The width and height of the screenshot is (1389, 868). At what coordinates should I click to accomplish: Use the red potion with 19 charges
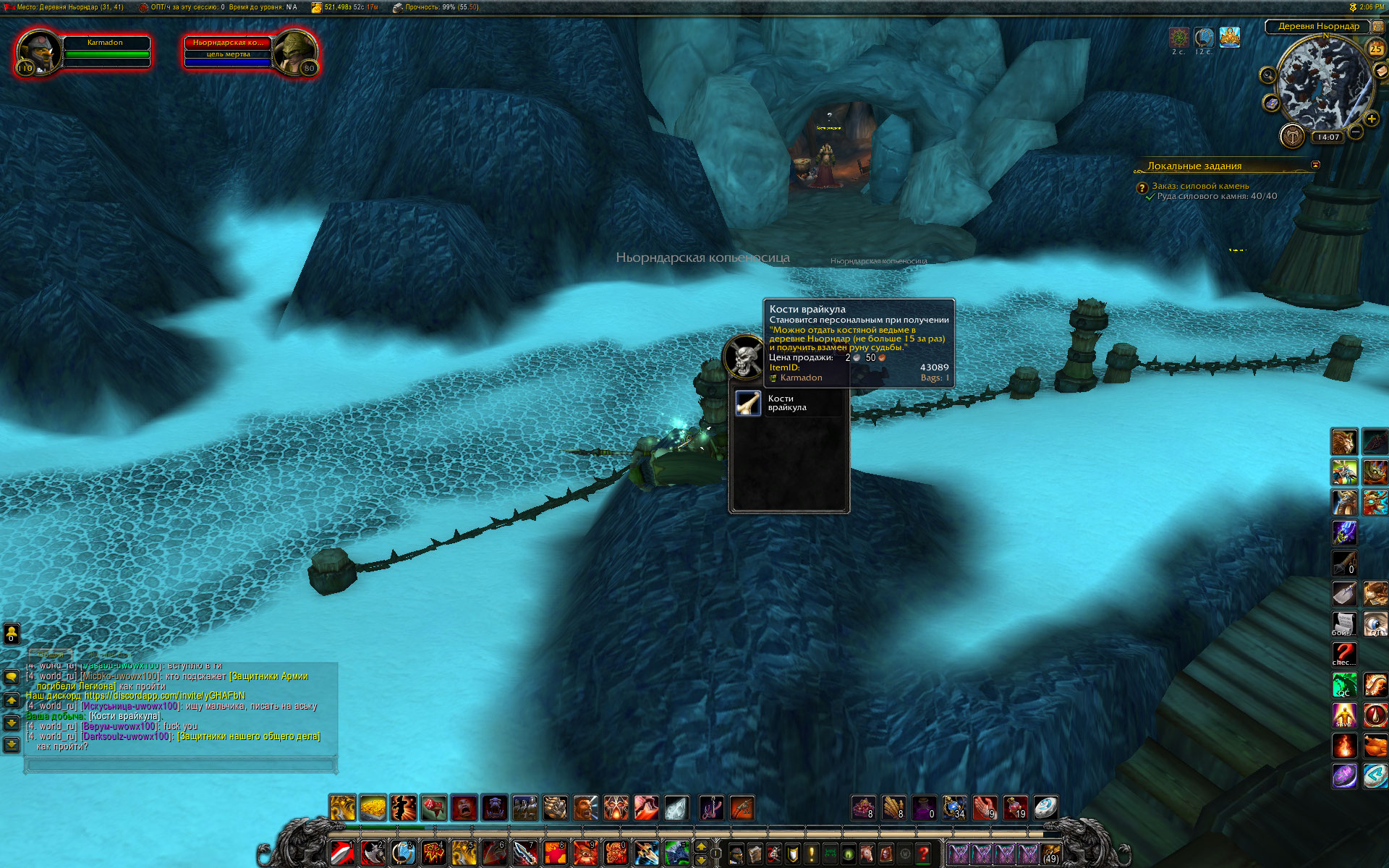1015,807
